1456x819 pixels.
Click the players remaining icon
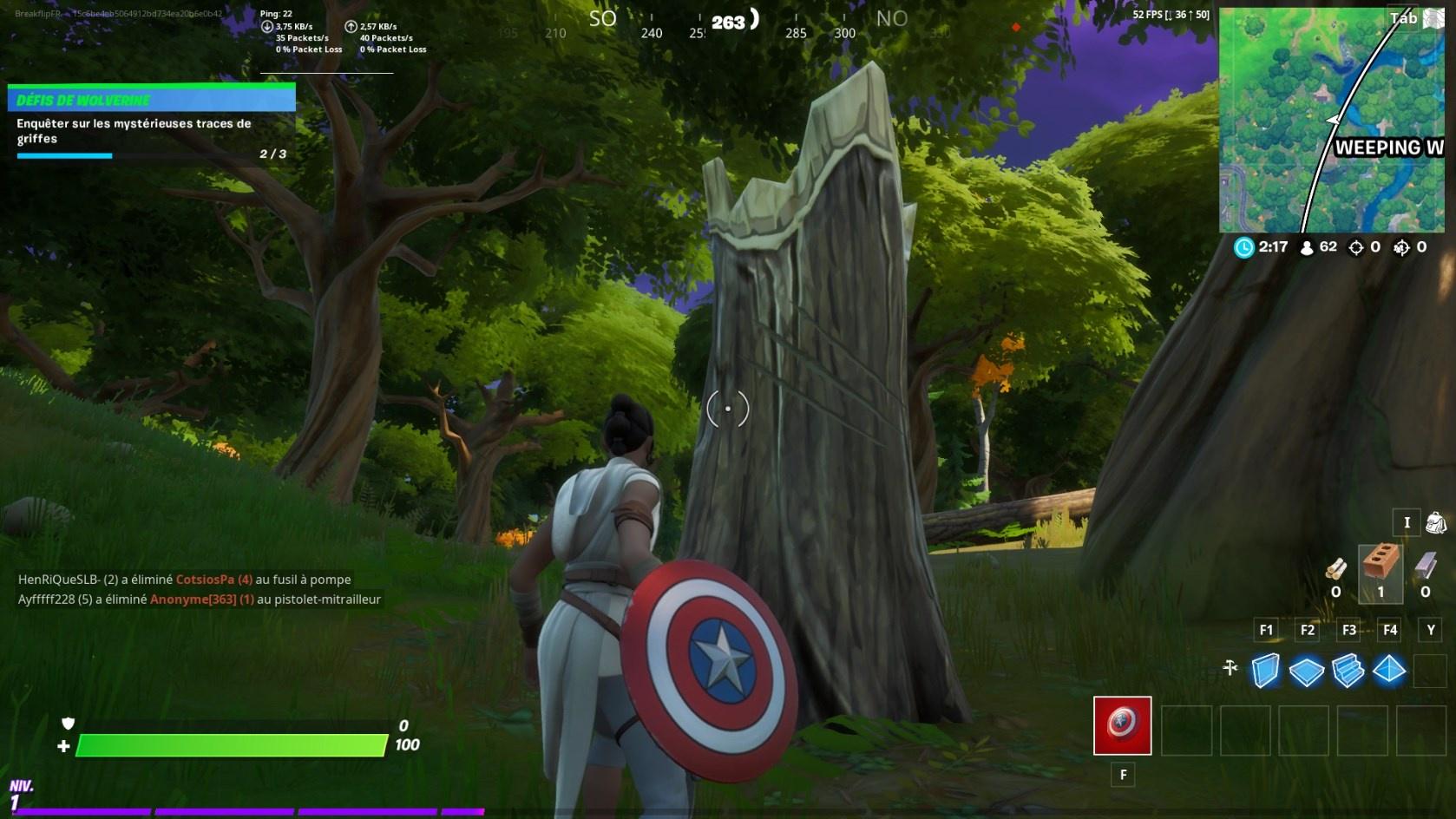coord(1307,246)
